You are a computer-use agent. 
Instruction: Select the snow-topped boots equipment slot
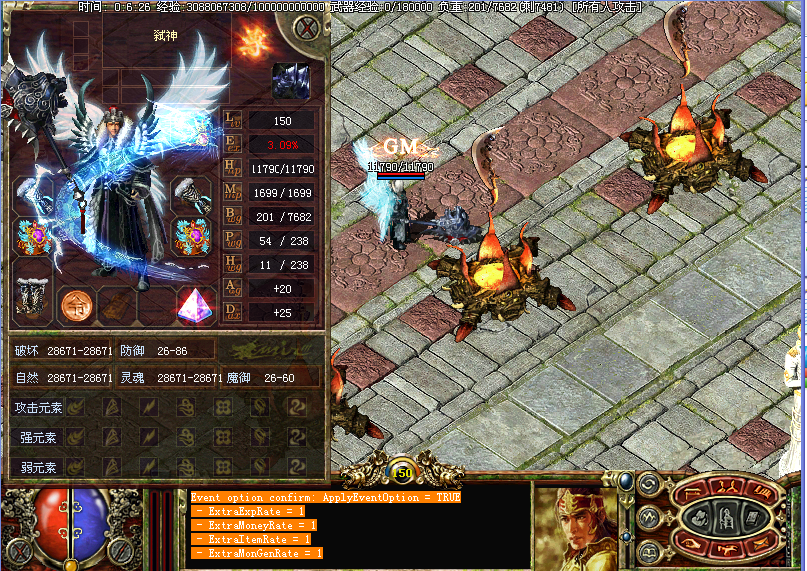coord(32,297)
